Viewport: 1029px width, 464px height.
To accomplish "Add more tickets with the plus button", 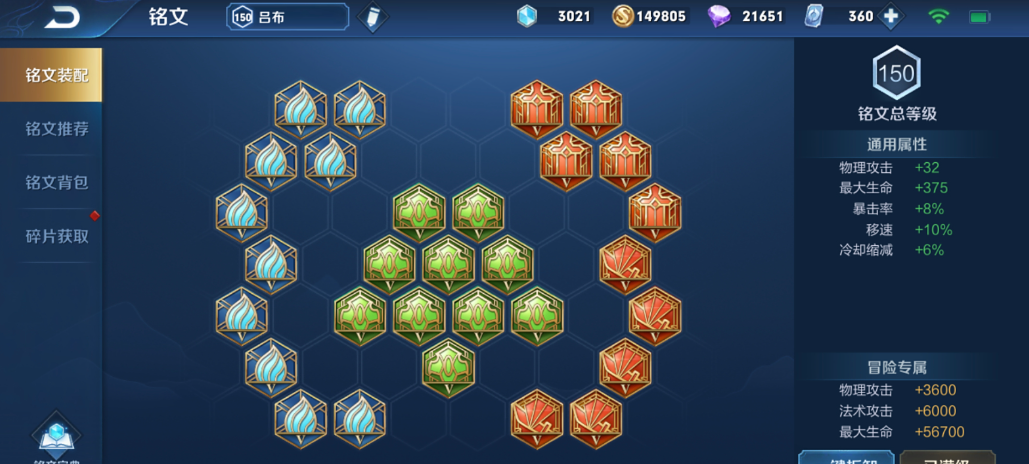I will pyautogui.click(x=890, y=16).
